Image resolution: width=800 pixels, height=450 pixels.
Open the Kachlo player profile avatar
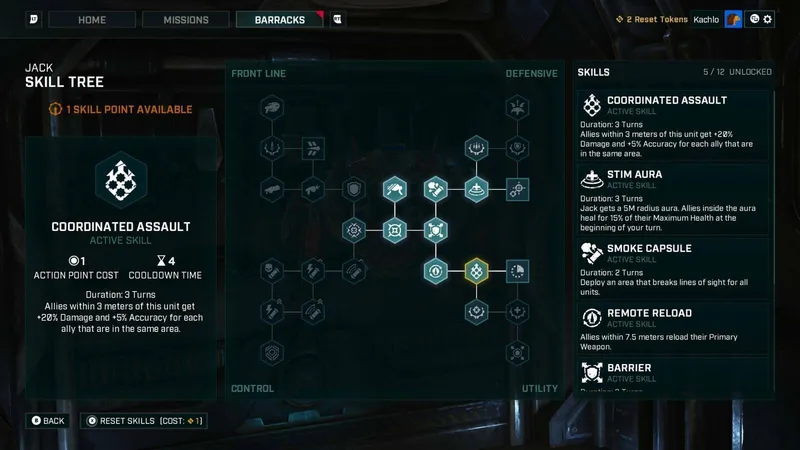click(734, 19)
